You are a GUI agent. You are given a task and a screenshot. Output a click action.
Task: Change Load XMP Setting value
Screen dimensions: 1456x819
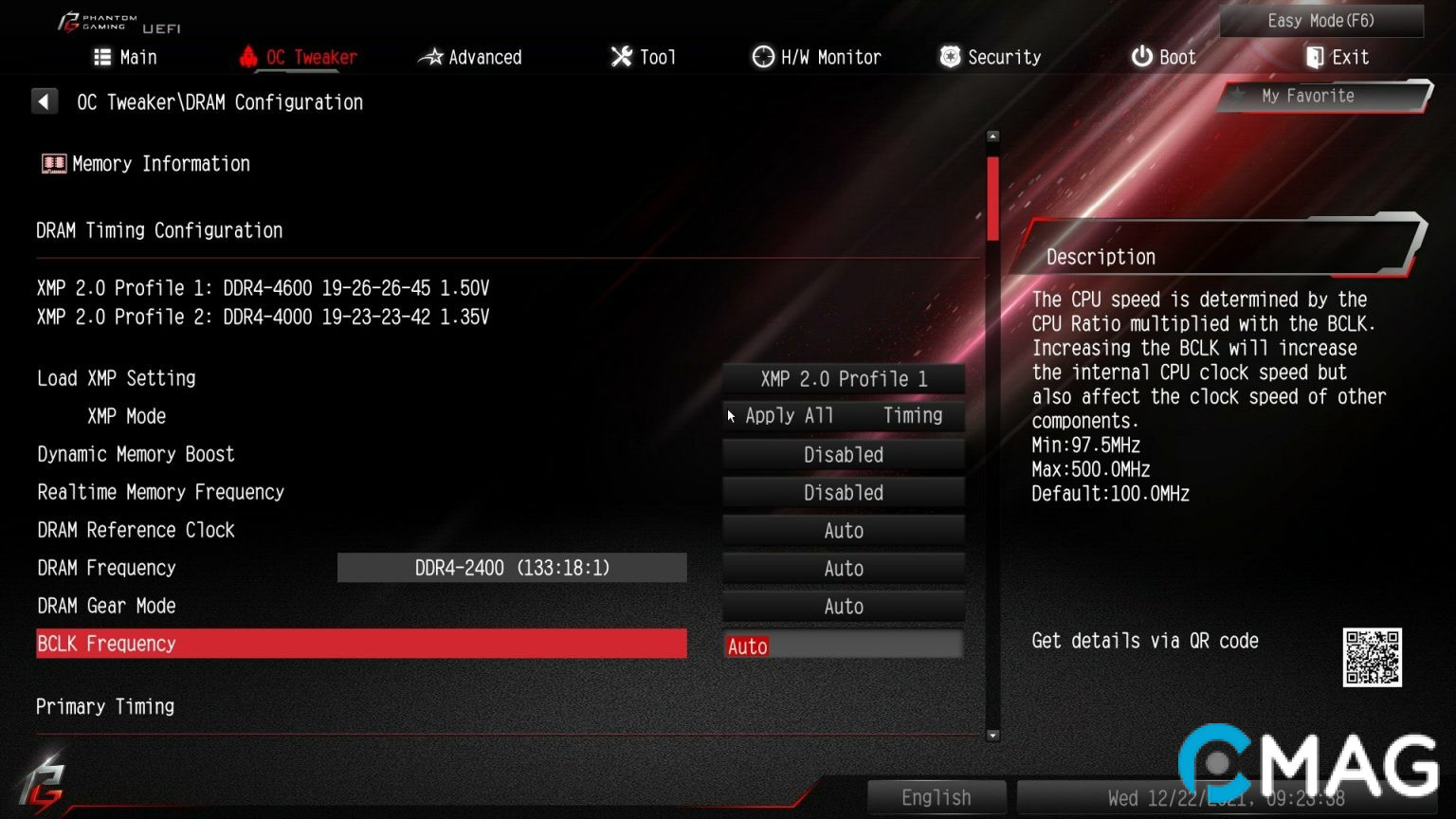(844, 379)
